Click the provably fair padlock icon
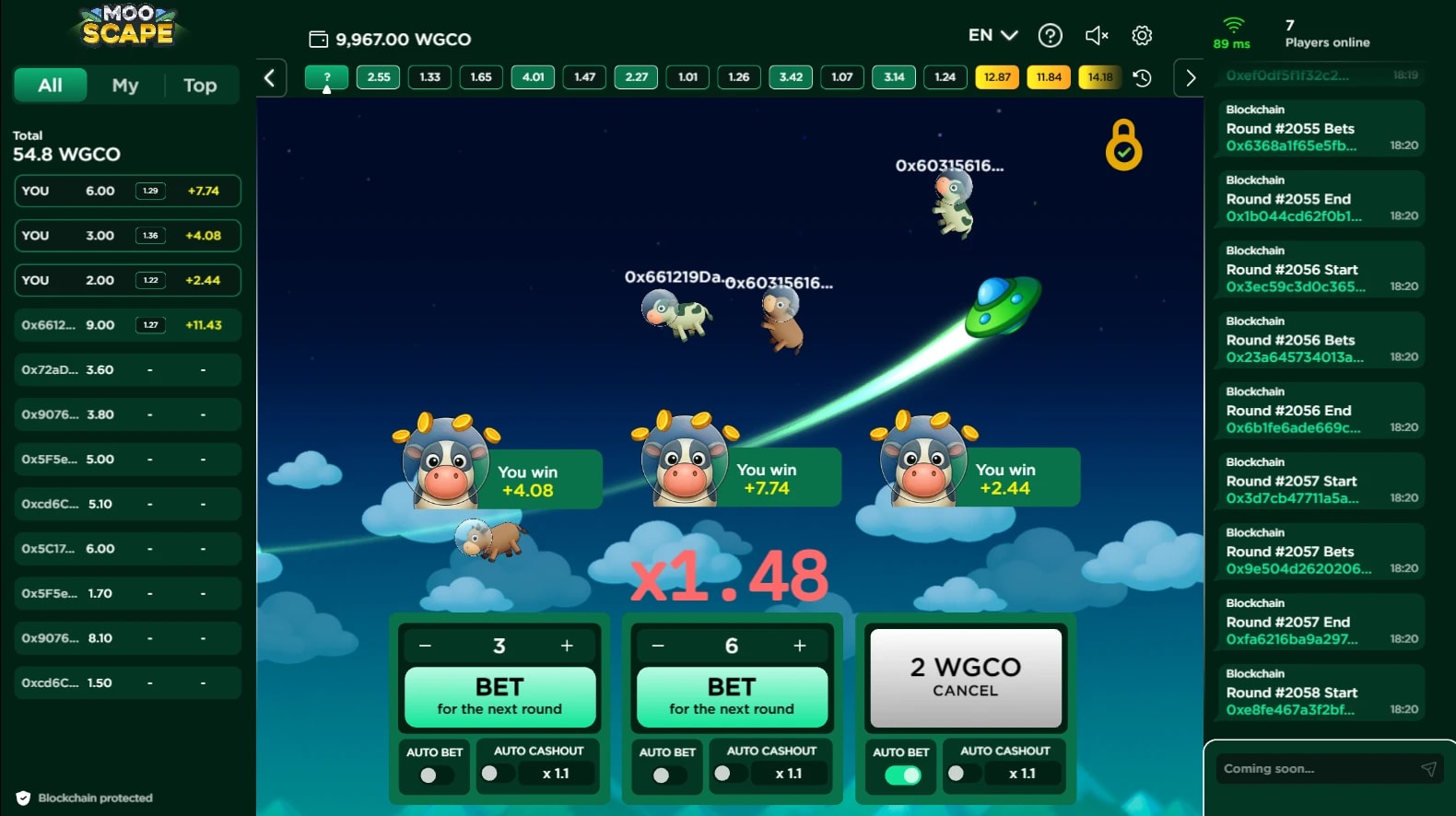 [1123, 146]
